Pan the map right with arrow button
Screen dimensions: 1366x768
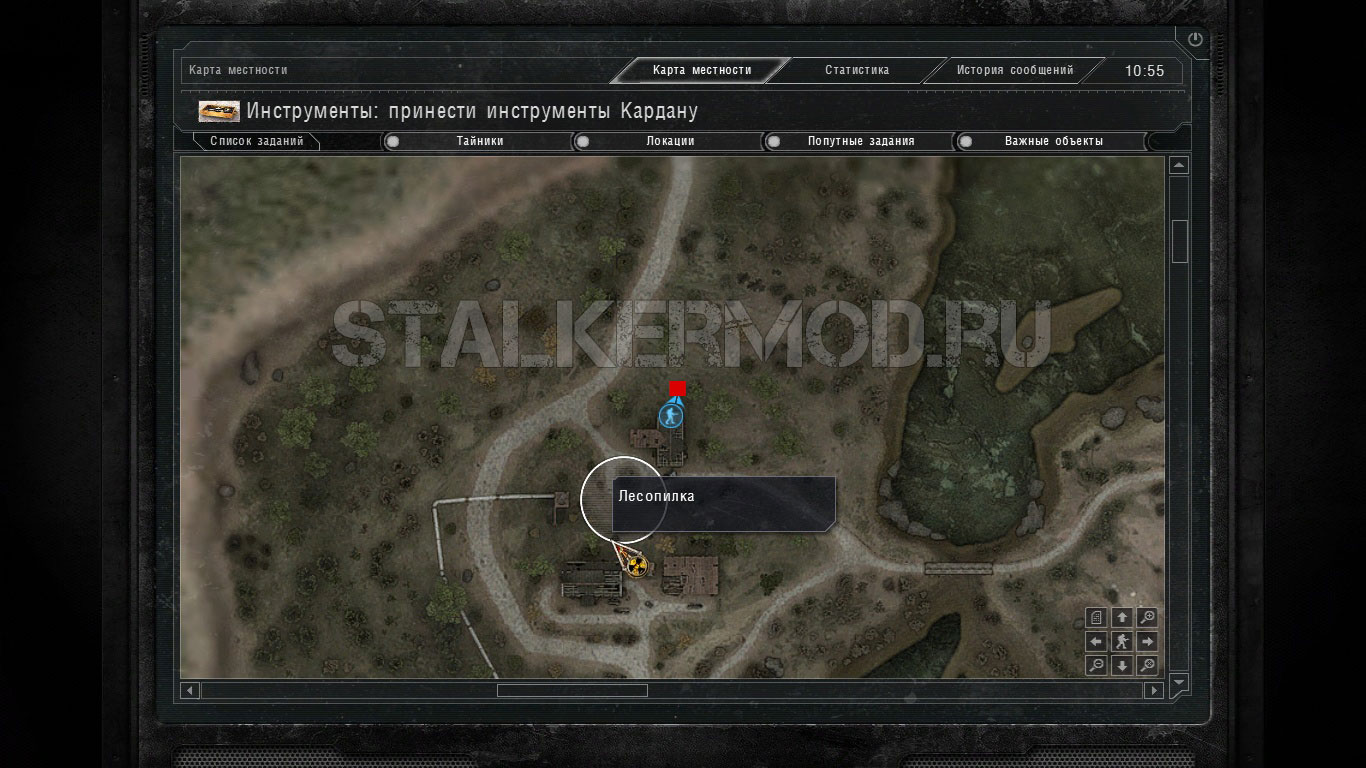1148,641
